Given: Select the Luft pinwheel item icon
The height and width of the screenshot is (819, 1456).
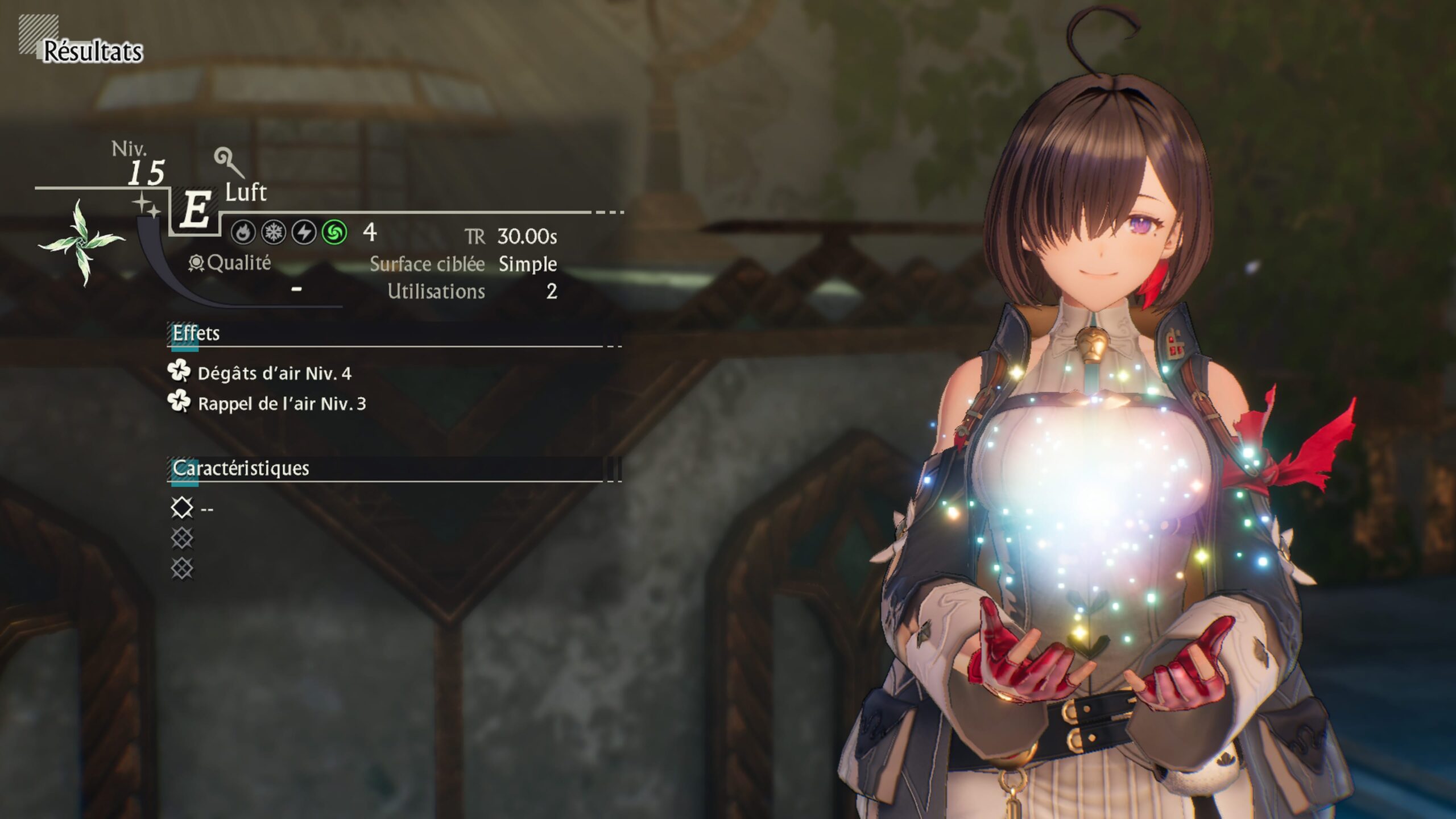Looking at the screenshot, I should [x=81, y=243].
